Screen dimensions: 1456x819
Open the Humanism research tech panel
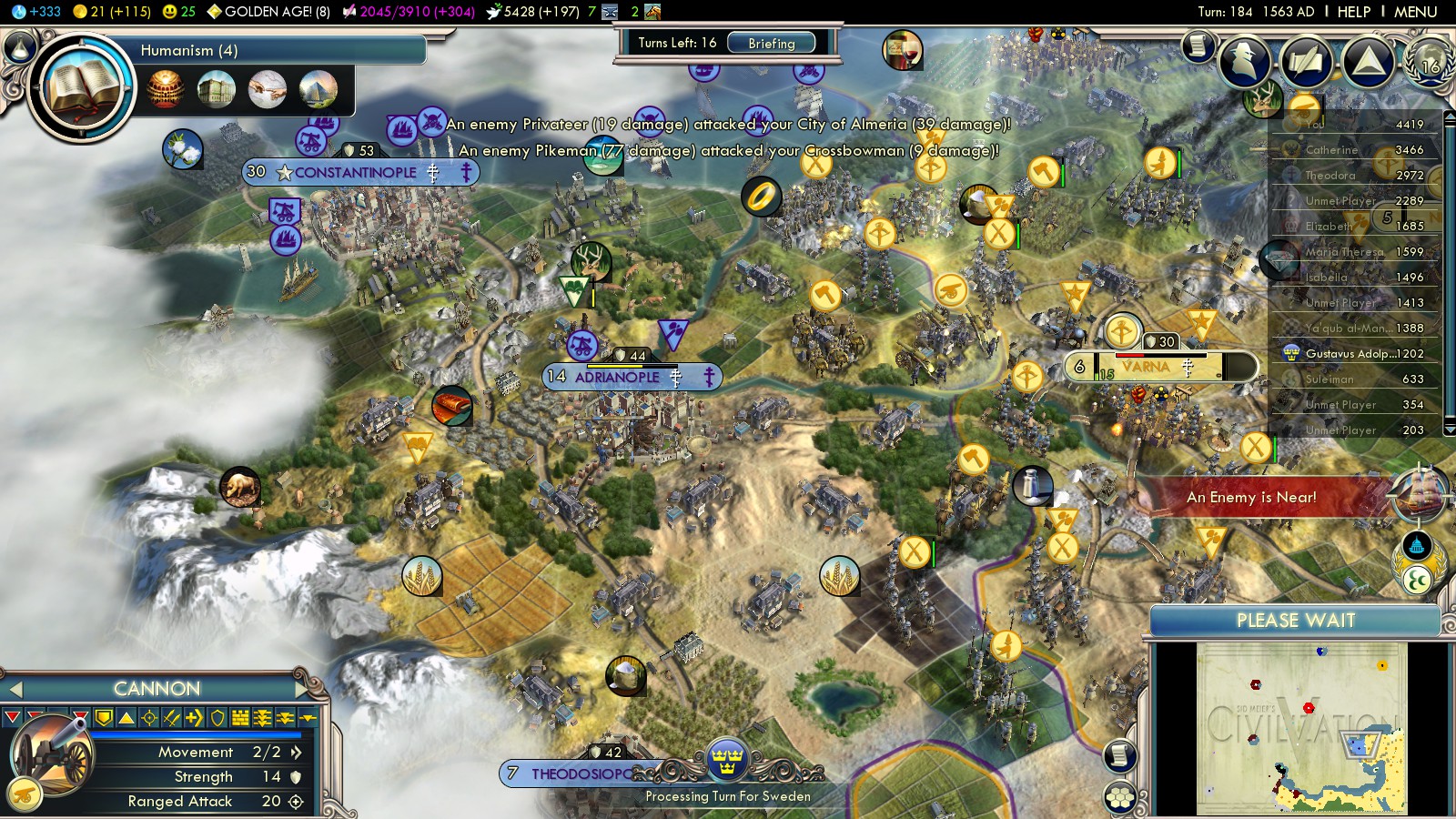pos(82,88)
